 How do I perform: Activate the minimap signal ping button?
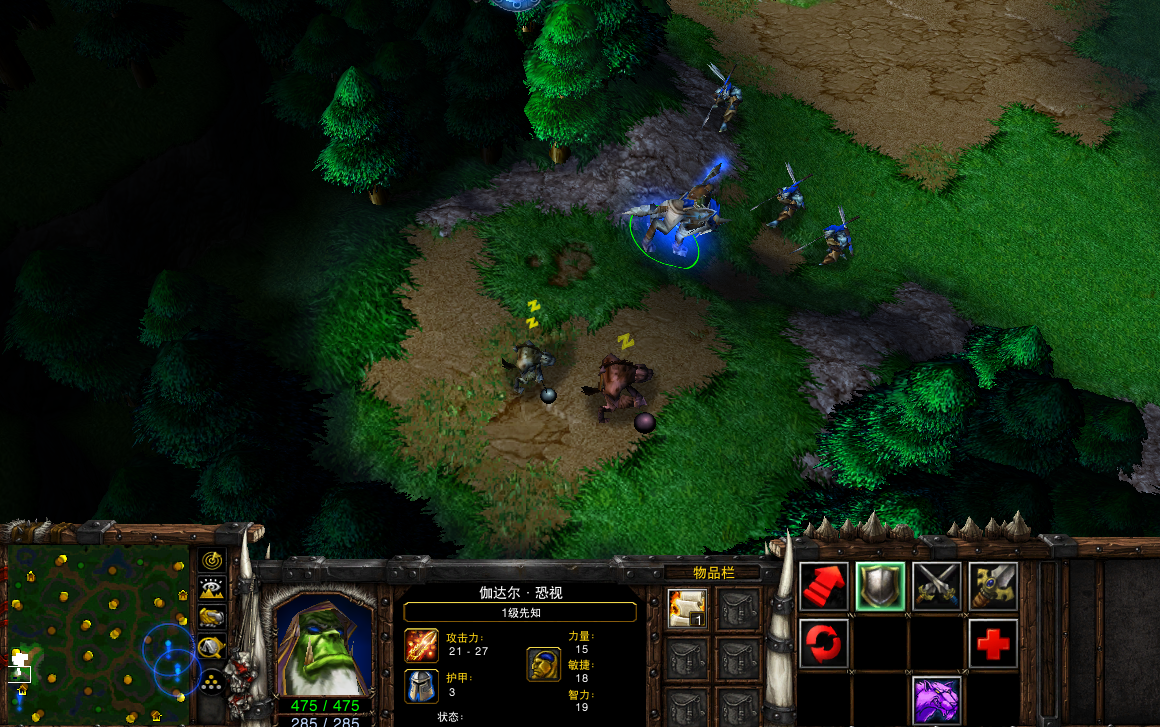tap(211, 560)
